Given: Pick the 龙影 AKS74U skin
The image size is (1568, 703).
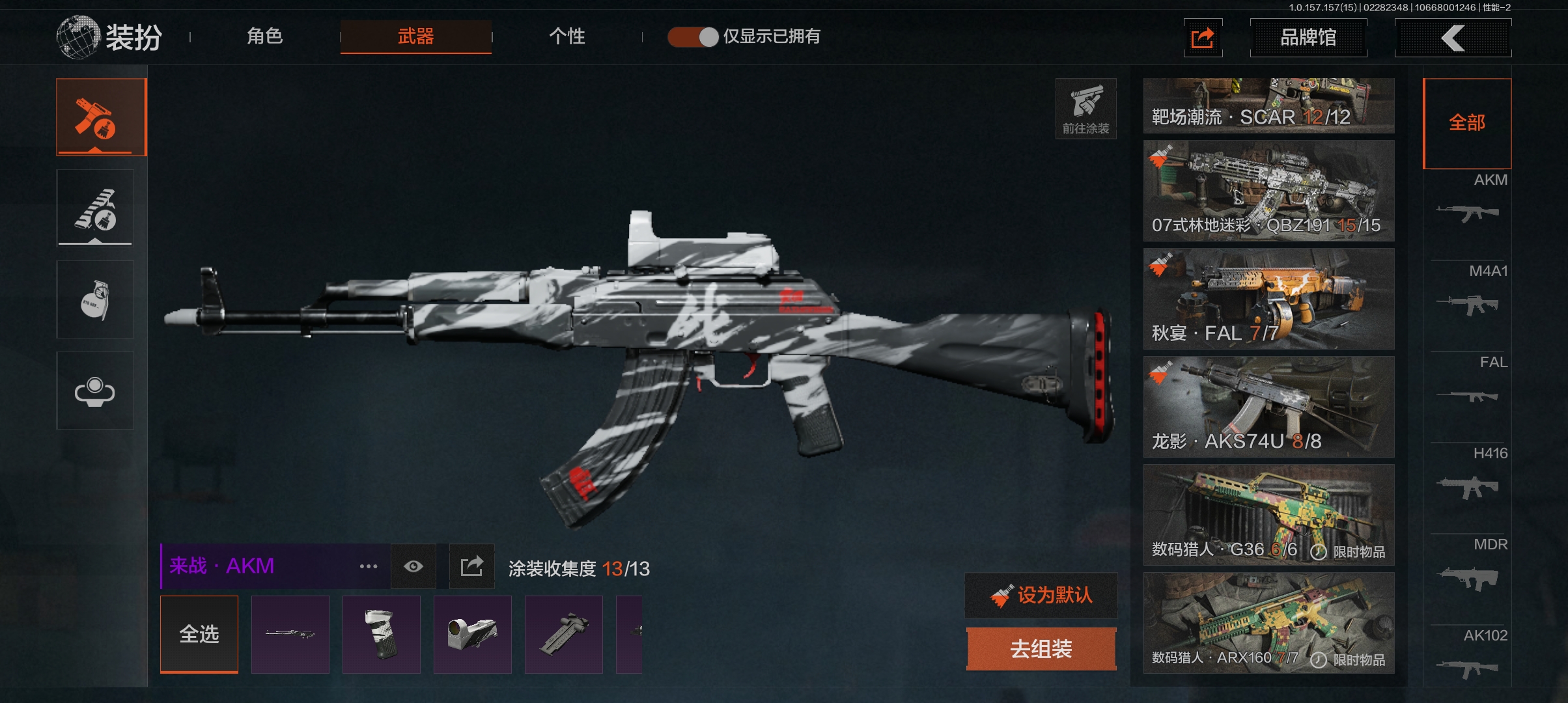Looking at the screenshot, I should tap(1268, 407).
